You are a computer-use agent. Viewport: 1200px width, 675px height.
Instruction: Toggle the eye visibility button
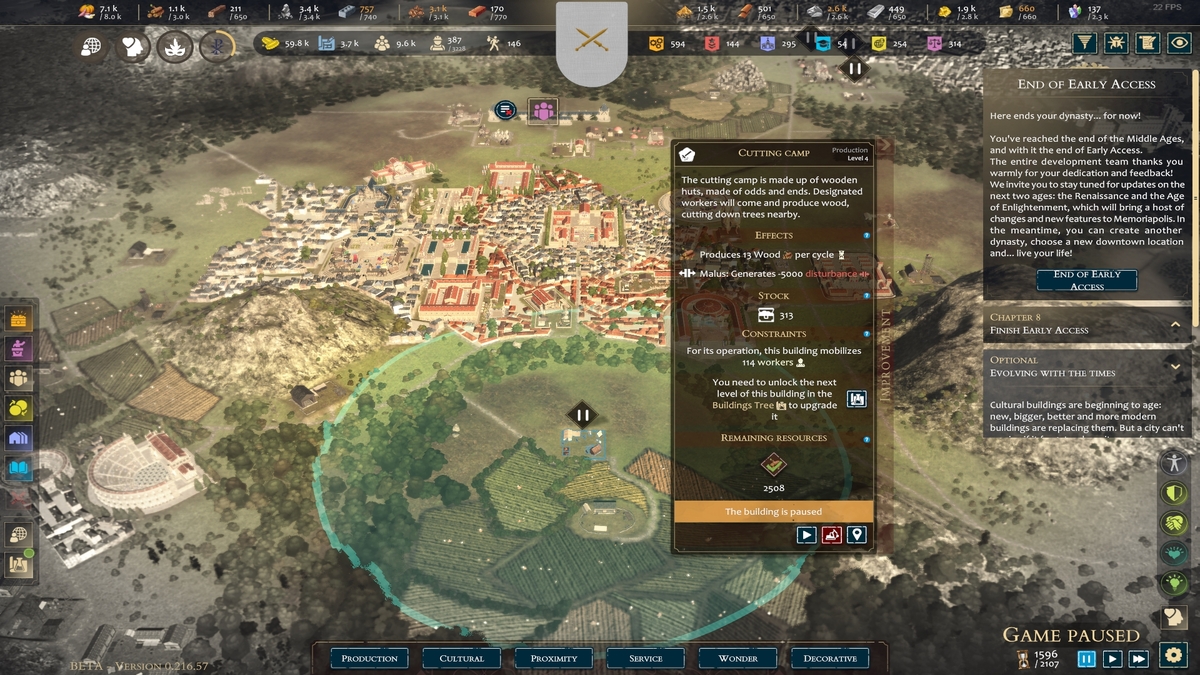[x=1180, y=43]
